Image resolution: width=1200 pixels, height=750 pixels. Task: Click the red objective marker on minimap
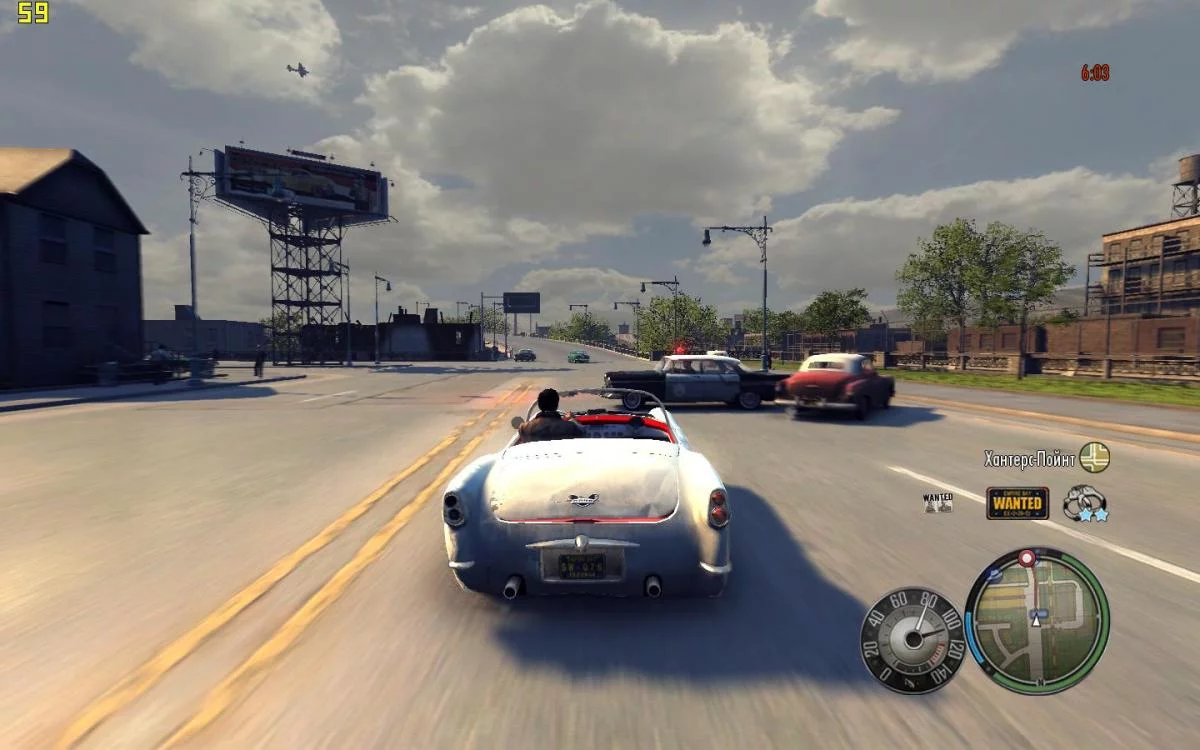[1026, 557]
